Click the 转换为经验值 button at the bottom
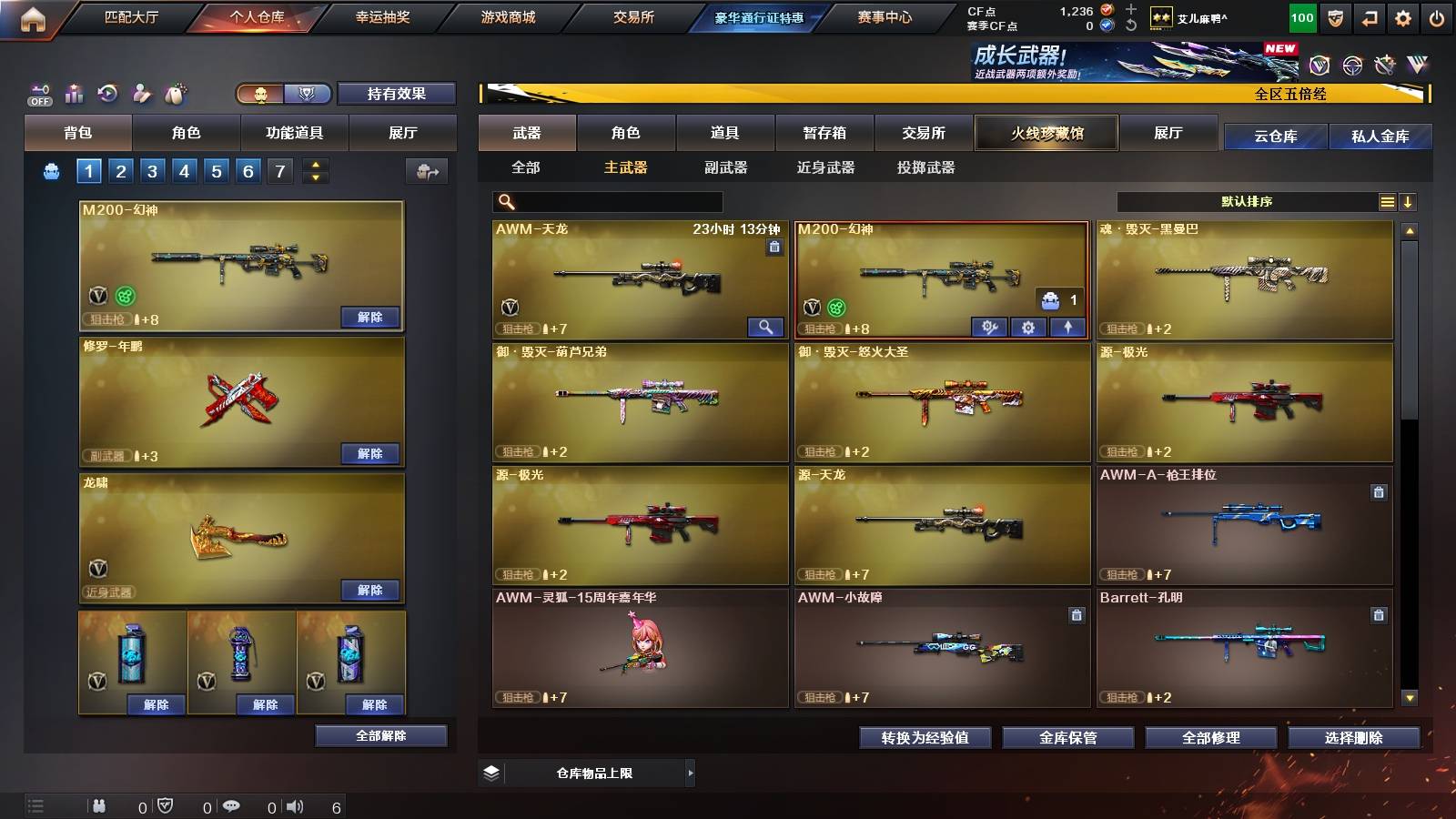Screen dimensions: 1456x819 [925, 738]
